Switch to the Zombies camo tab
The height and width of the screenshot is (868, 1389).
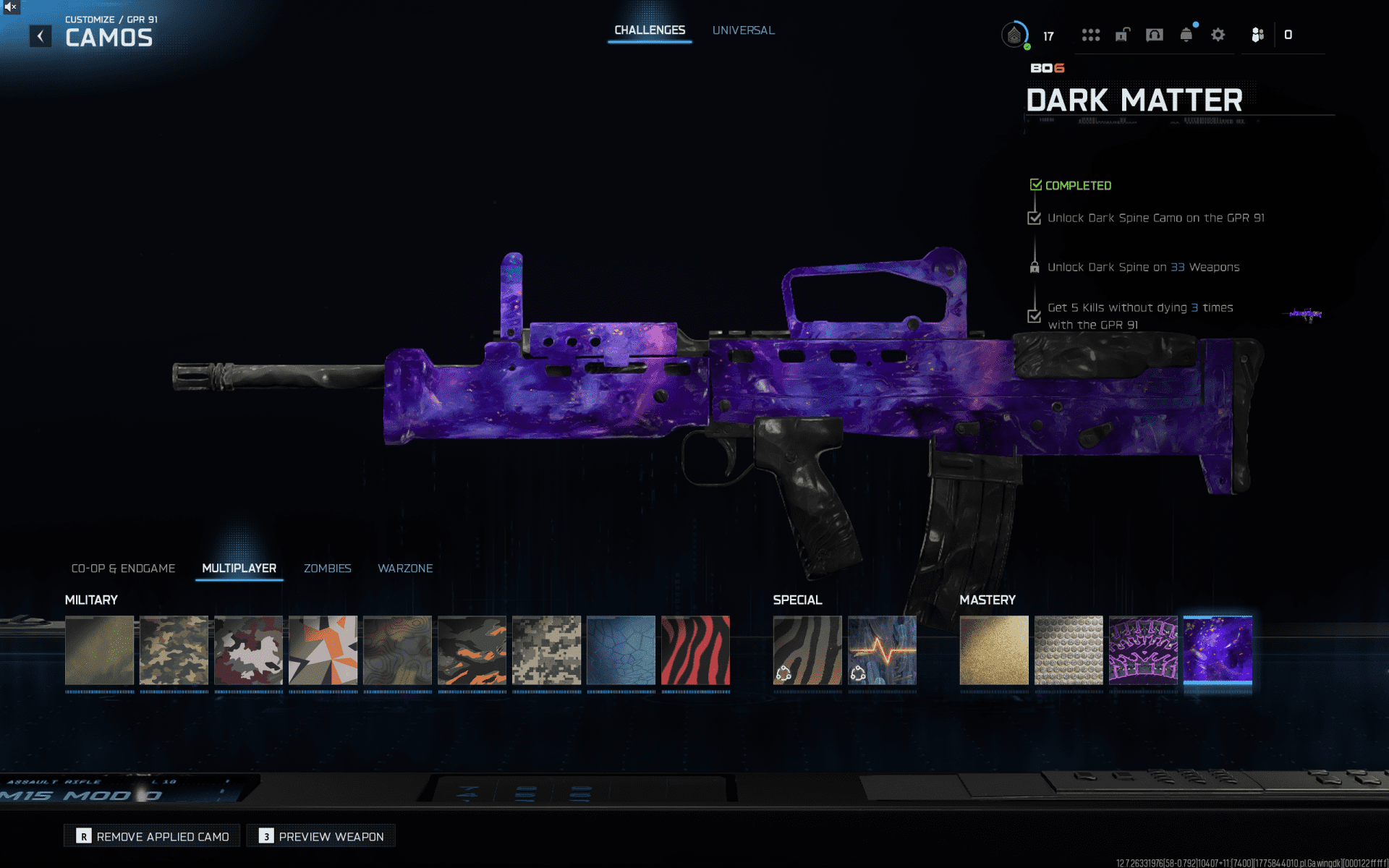coord(327,569)
